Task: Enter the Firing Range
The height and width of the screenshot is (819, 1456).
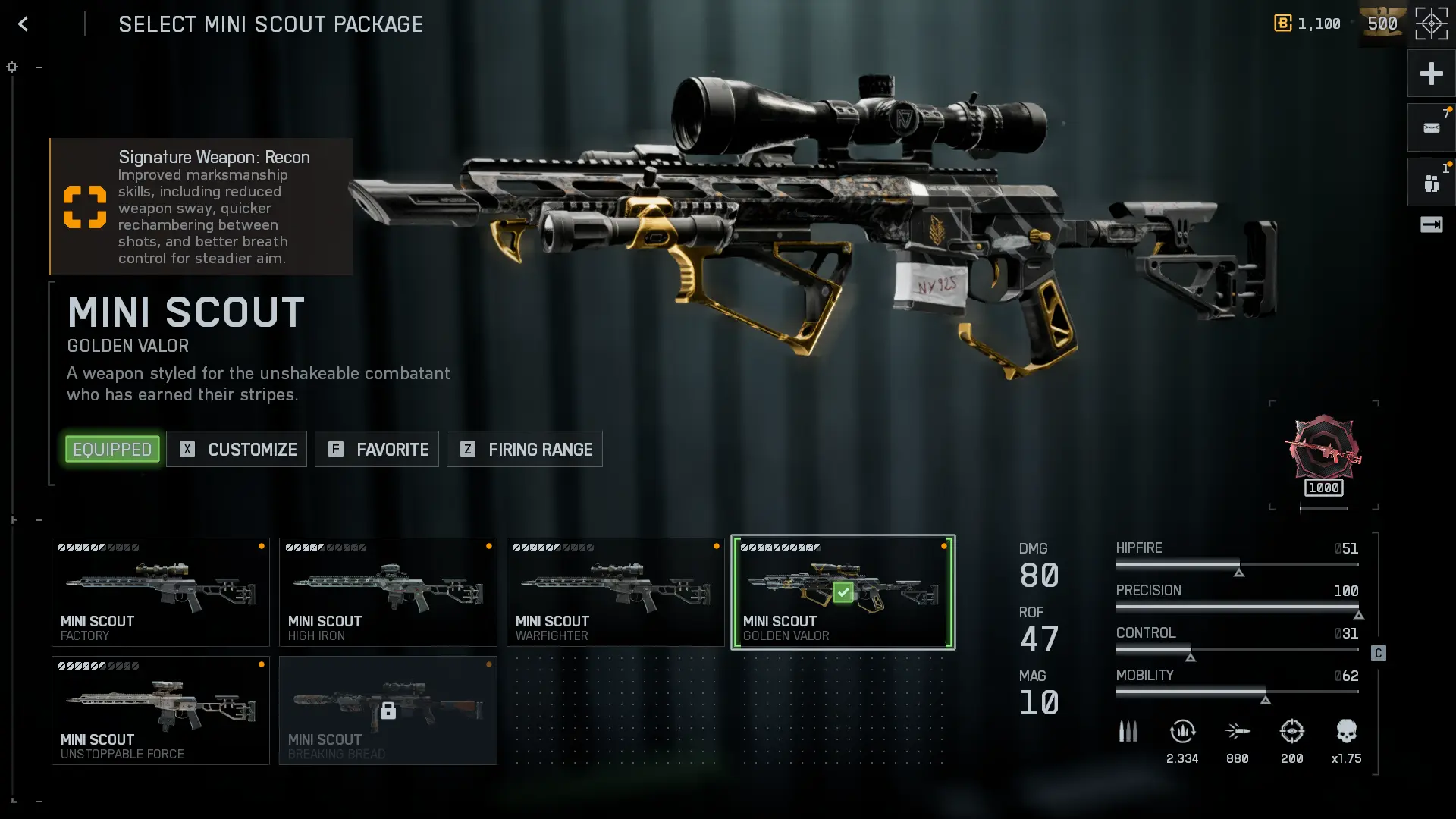Action: 525,449
